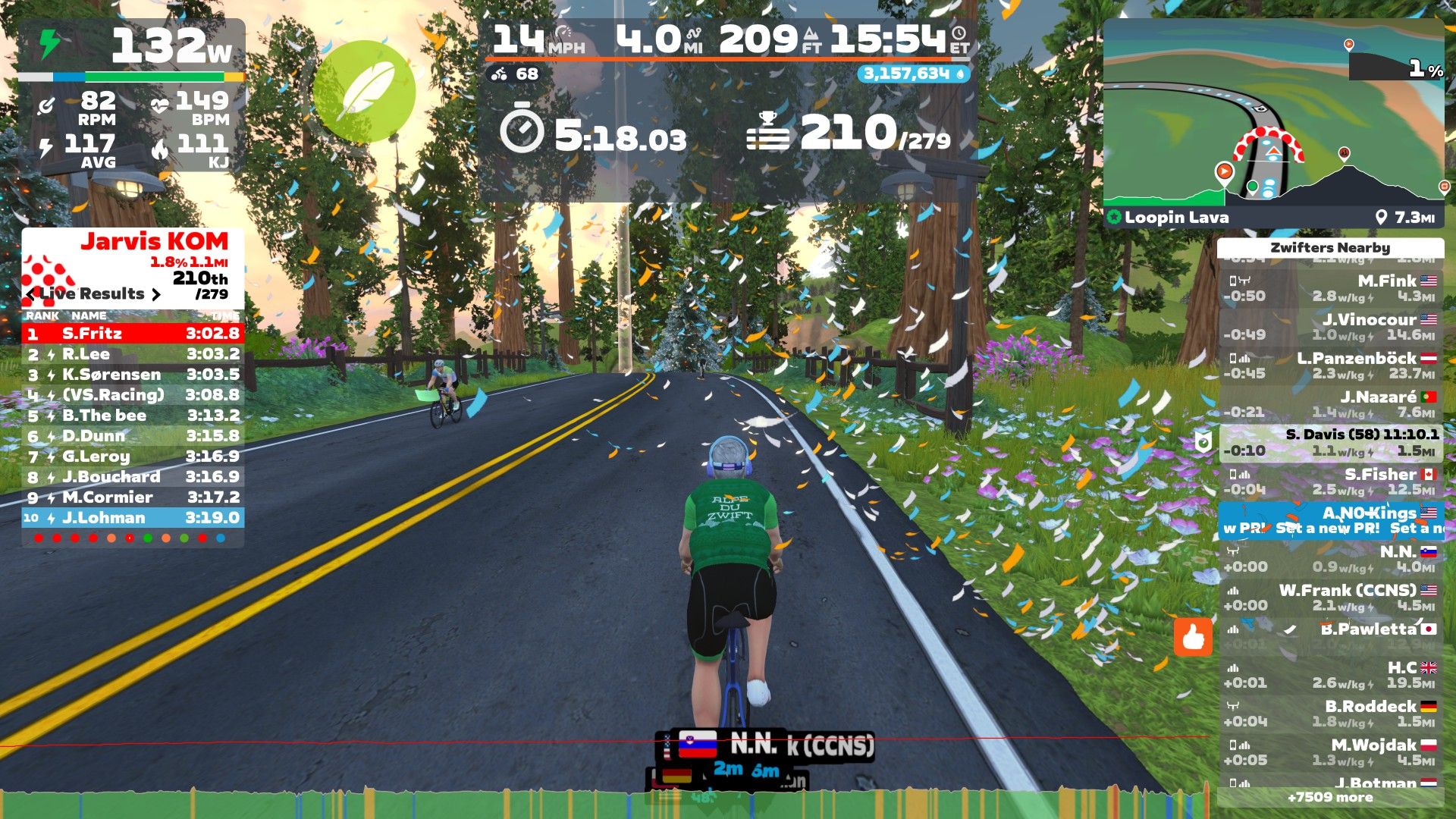Activate the green feather PowerUp
The image size is (1456, 819).
point(365,92)
